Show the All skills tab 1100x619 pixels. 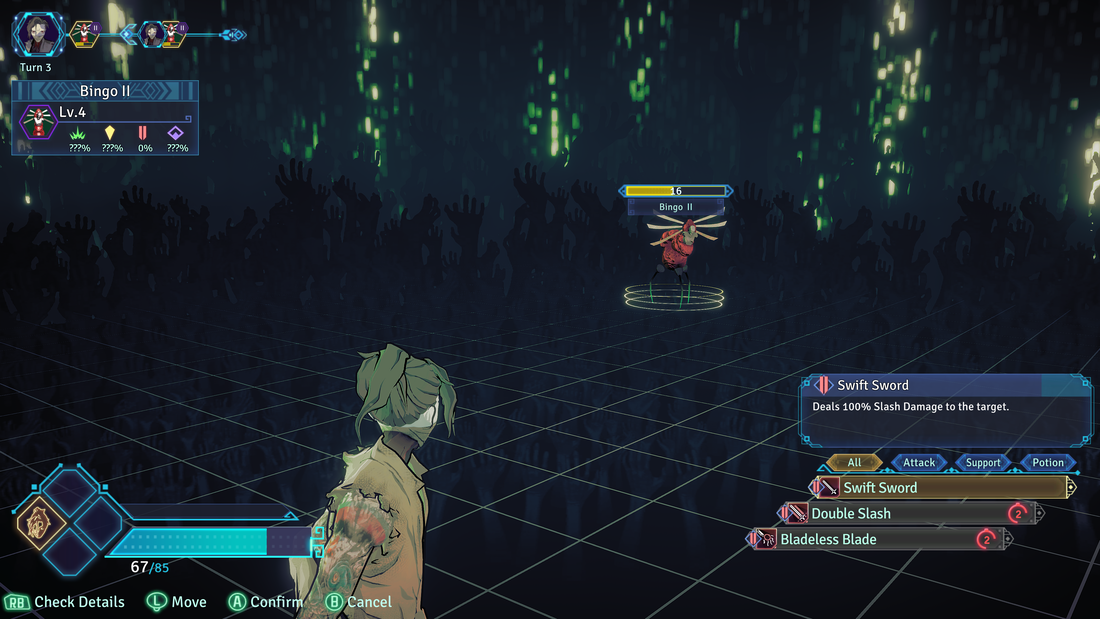click(x=854, y=463)
